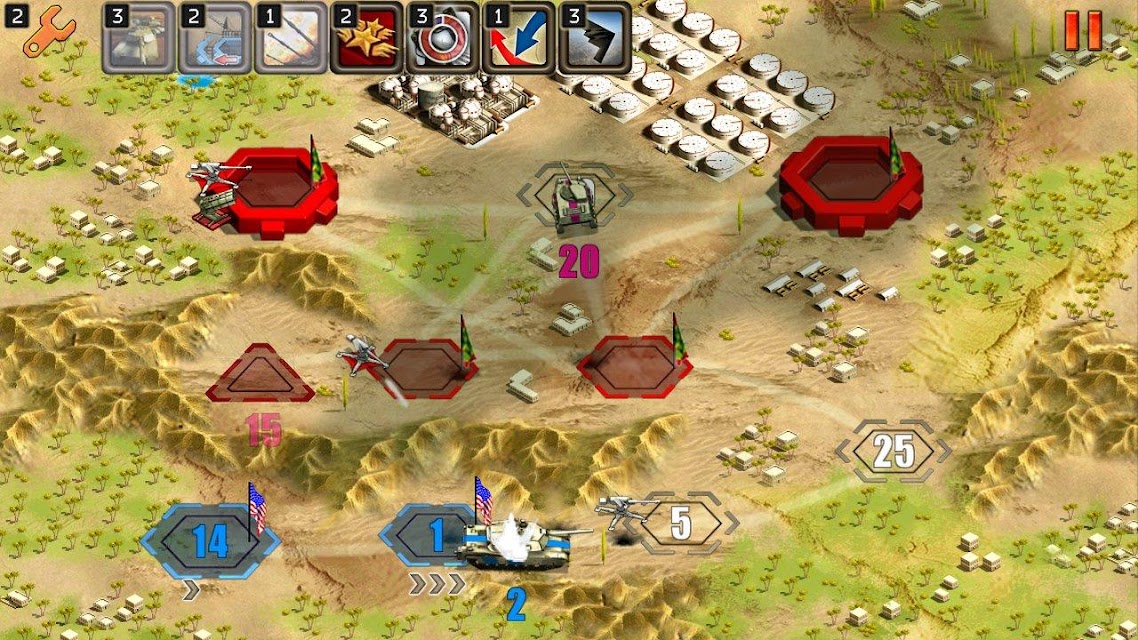
Task: Target the neutral base showing 25
Action: coord(893,452)
